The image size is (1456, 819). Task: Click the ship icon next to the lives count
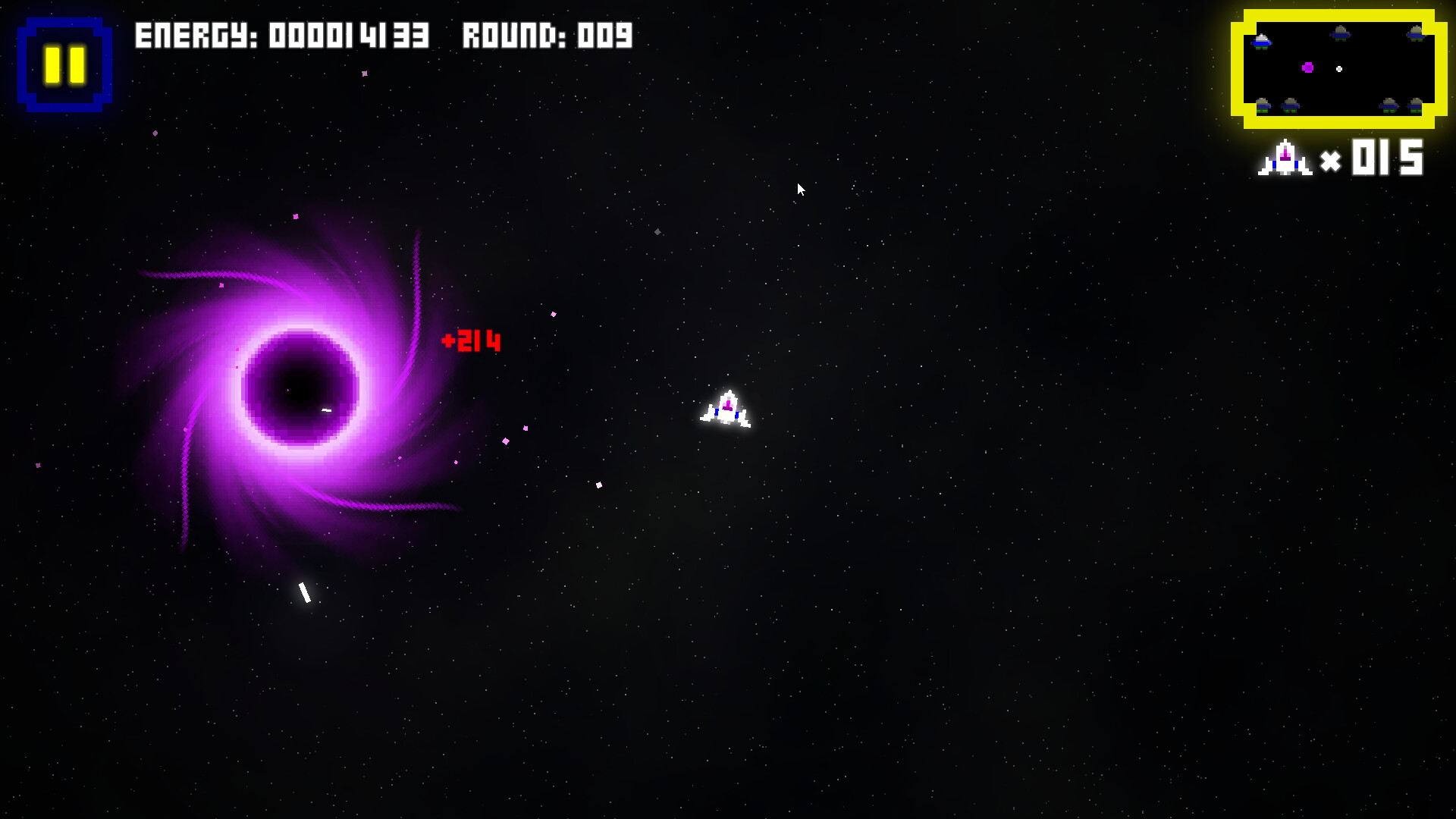1287,158
